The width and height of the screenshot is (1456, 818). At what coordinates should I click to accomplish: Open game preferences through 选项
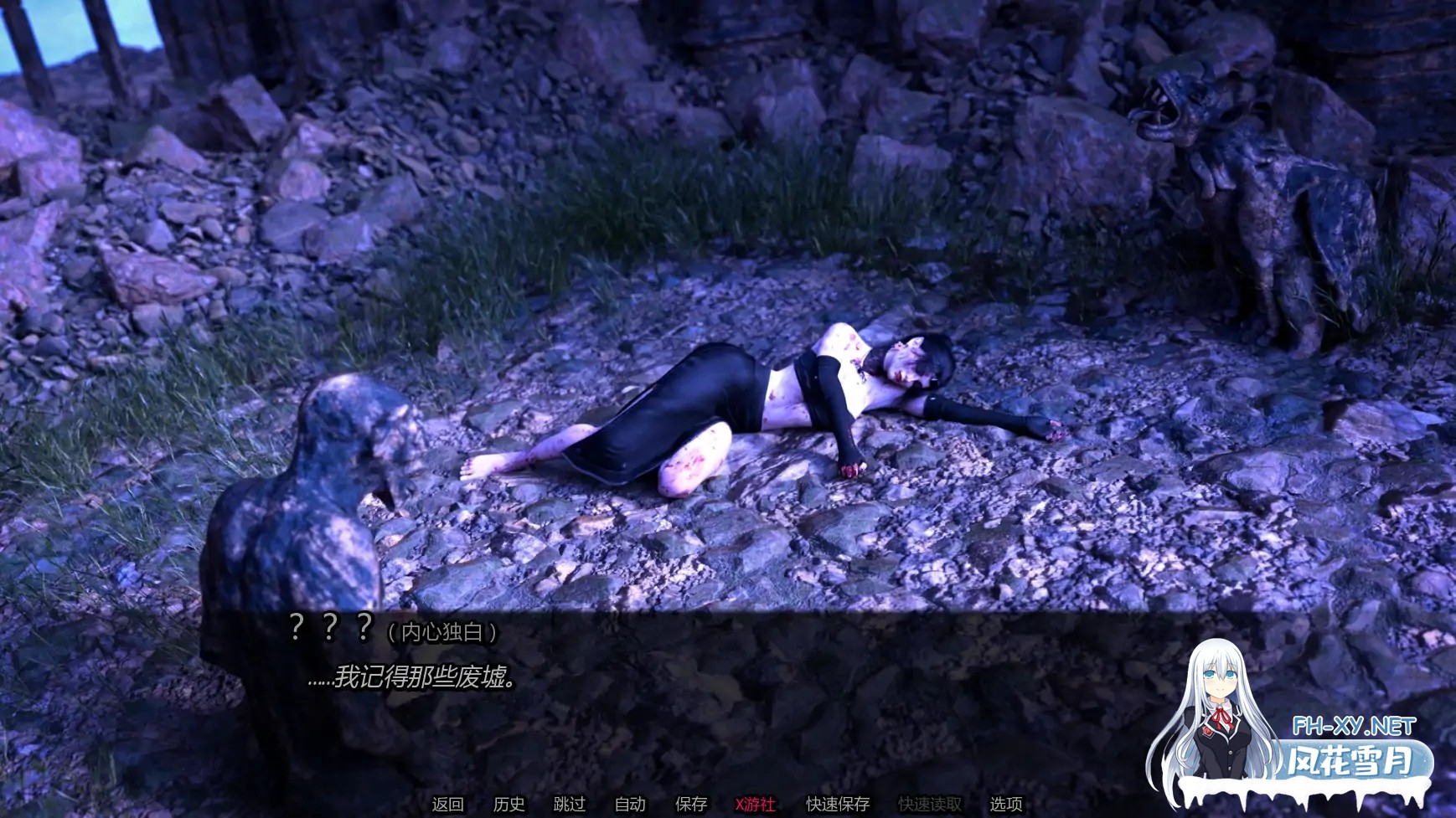pos(1004,804)
